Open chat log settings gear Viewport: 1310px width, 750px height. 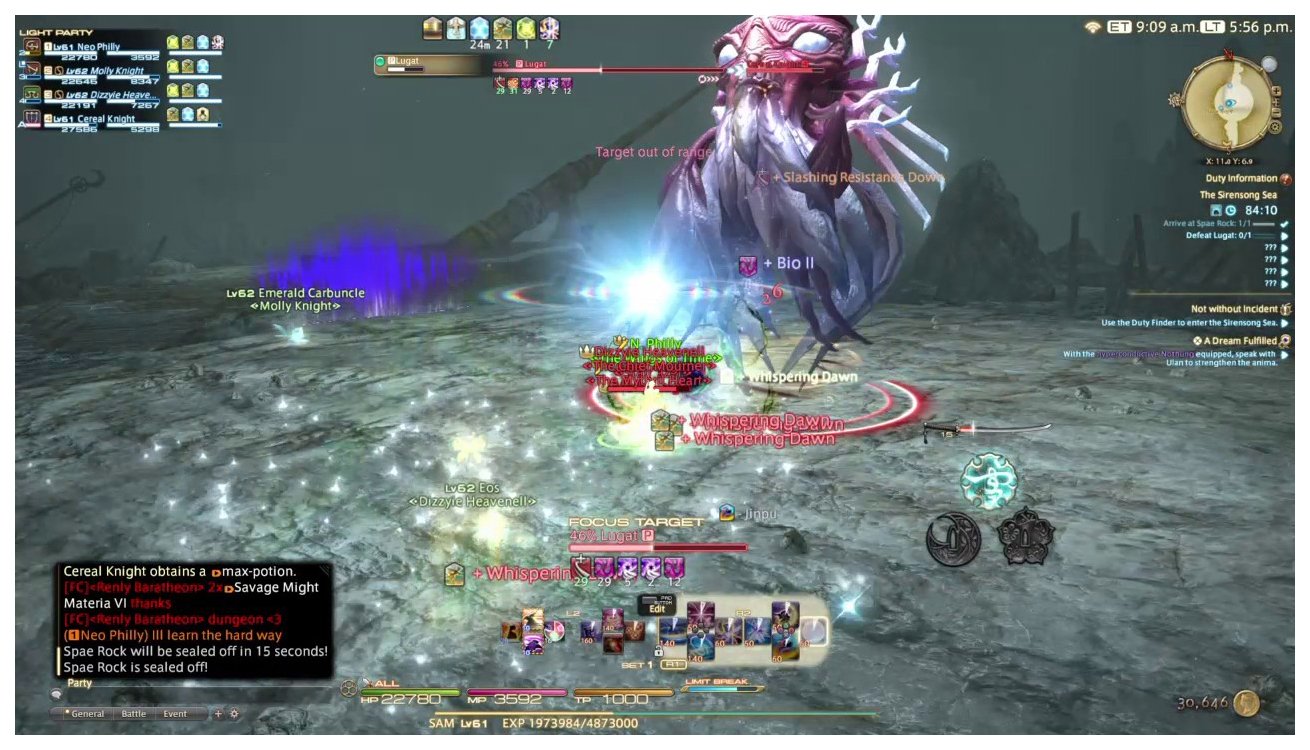(x=235, y=714)
